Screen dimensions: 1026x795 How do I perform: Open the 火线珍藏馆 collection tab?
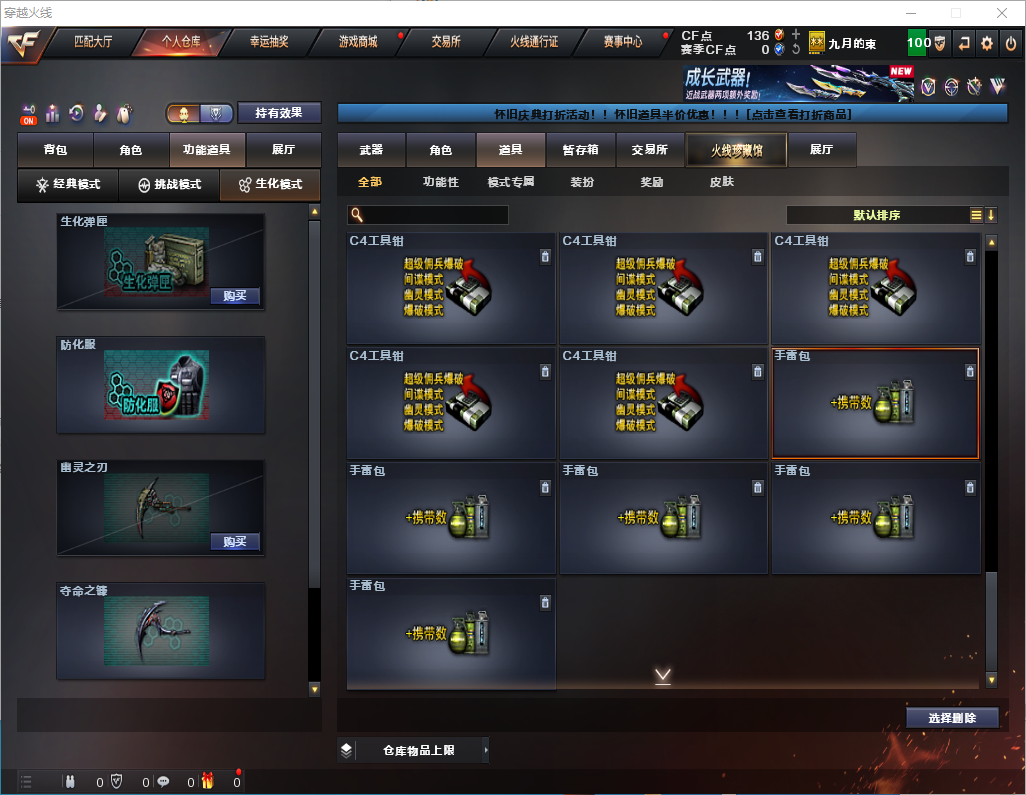click(x=735, y=150)
